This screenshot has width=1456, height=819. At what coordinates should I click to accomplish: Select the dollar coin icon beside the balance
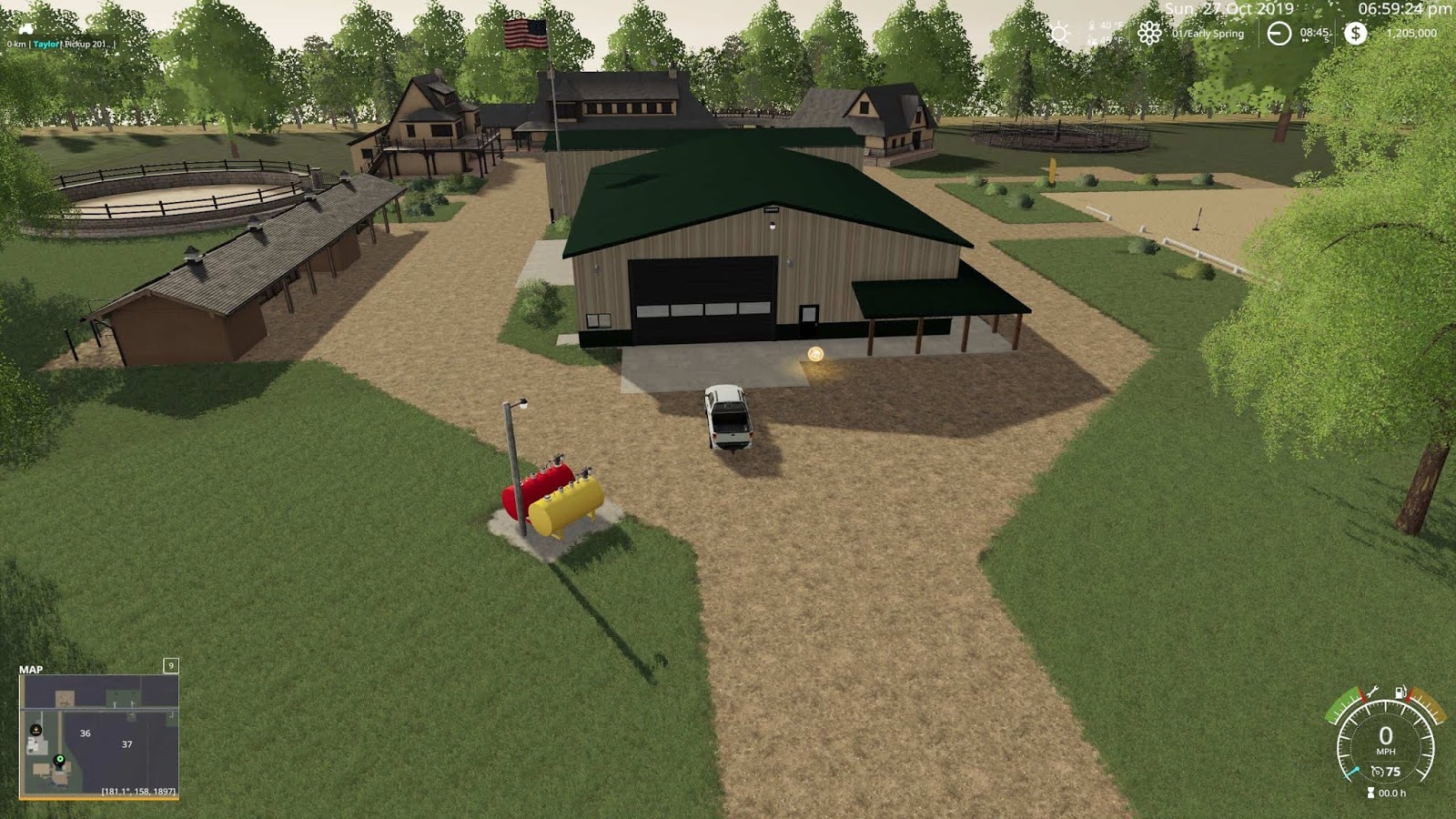click(x=1355, y=33)
